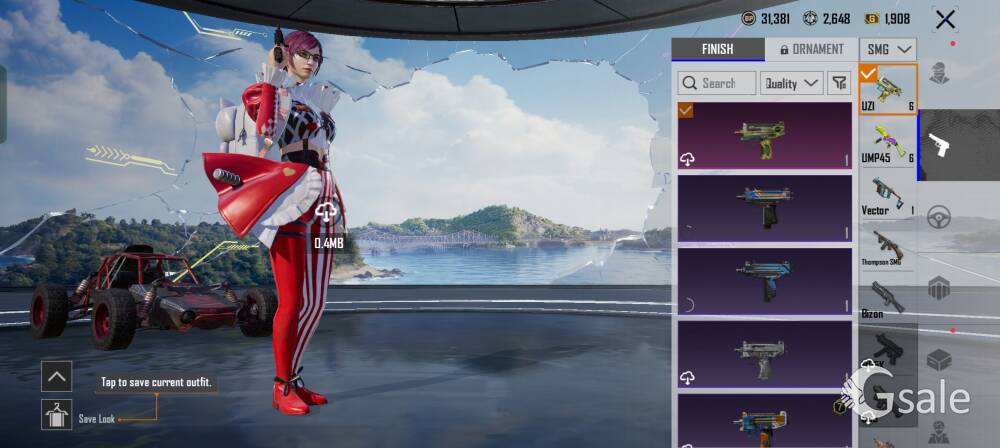Expand the up-arrow panel above Save Look
The height and width of the screenshot is (448, 1000).
coord(56,376)
